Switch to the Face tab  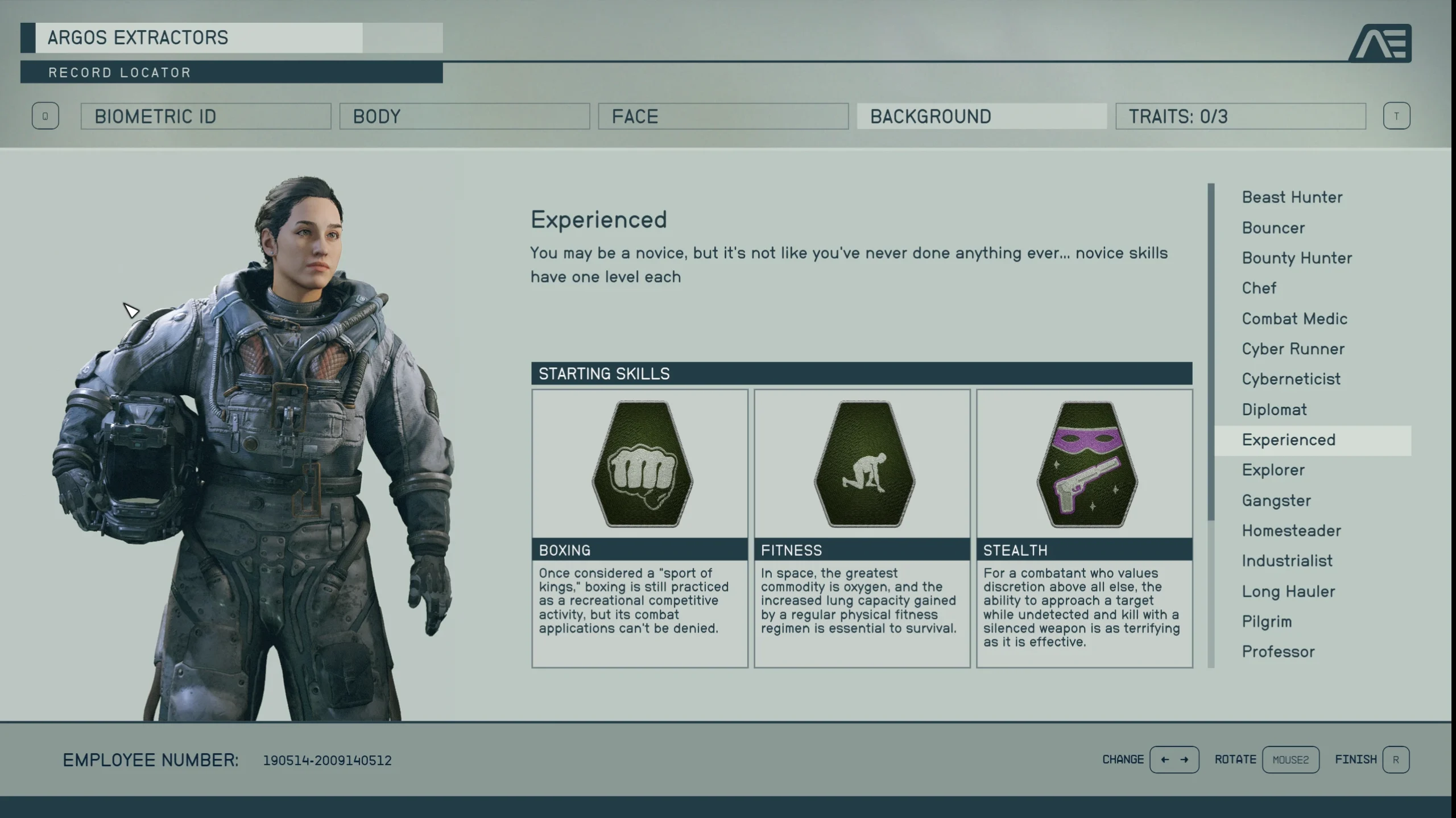tap(725, 116)
